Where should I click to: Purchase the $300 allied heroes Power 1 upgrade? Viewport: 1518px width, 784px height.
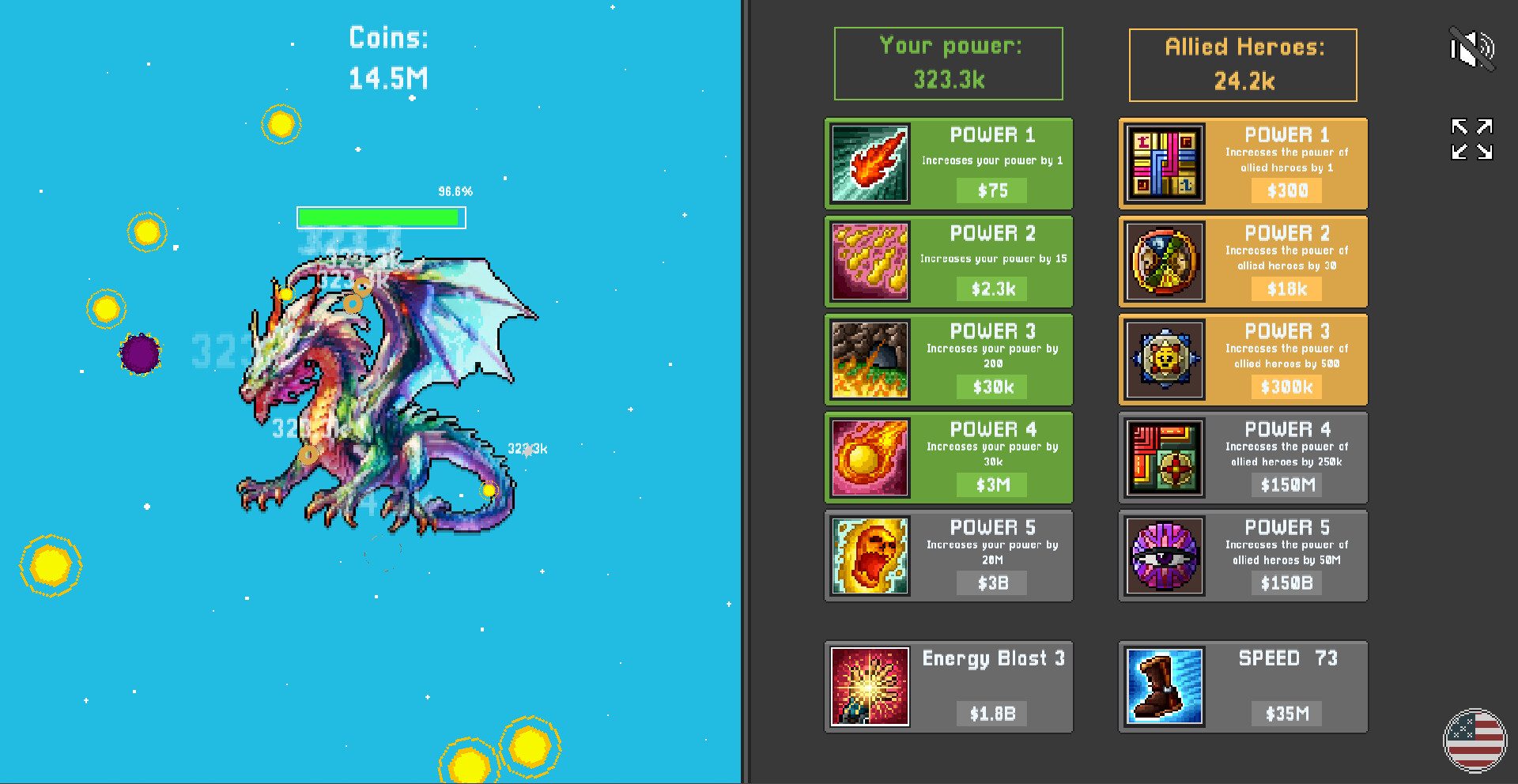(1286, 190)
